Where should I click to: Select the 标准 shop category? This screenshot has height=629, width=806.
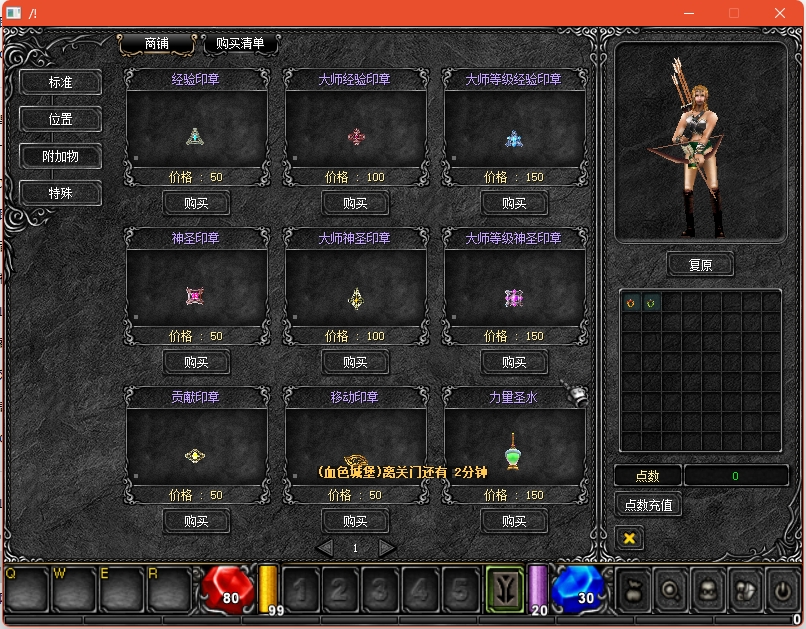click(x=61, y=82)
